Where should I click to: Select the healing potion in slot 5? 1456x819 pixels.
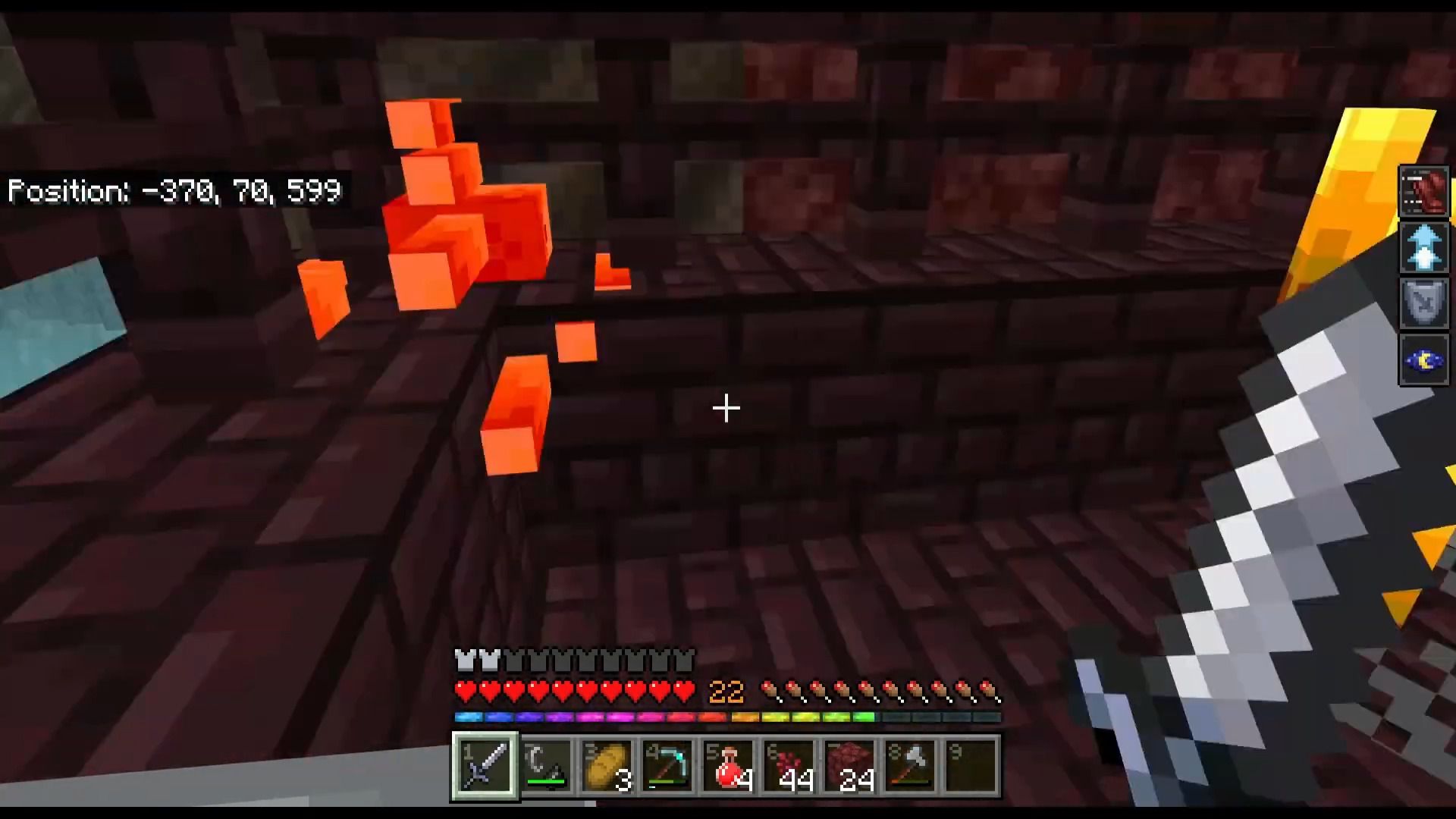pos(726,766)
